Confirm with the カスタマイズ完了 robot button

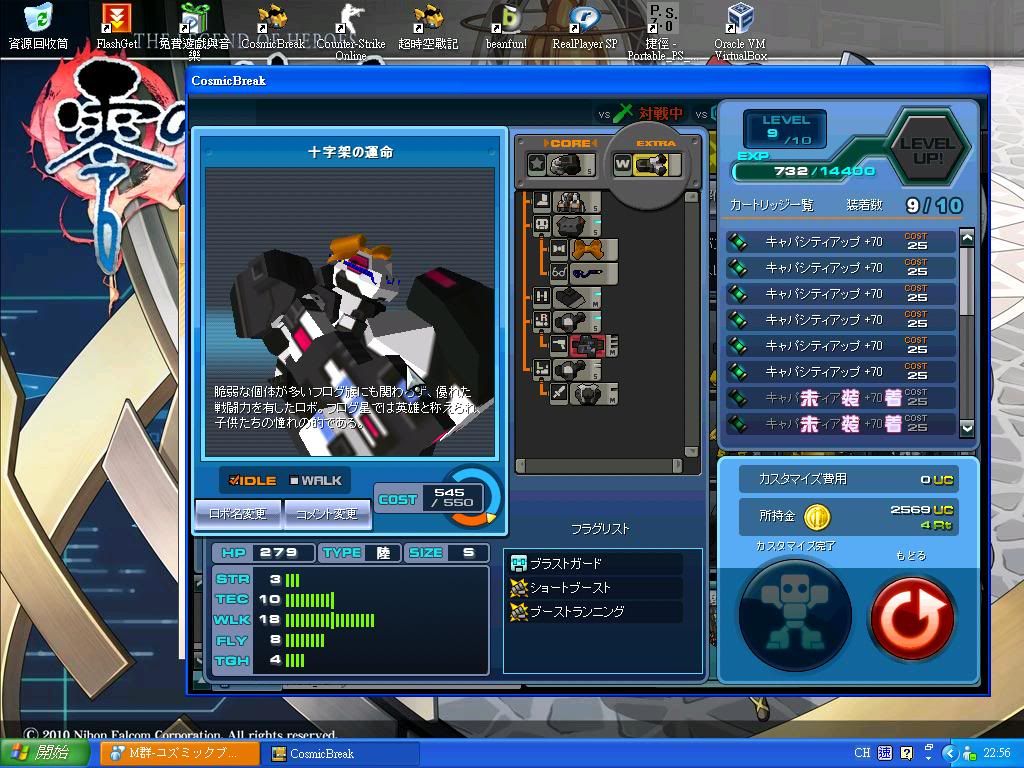pos(794,612)
